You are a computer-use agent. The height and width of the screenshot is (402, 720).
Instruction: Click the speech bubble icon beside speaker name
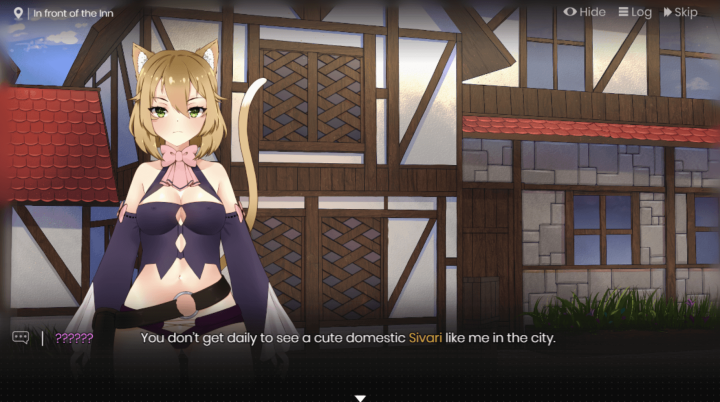tap(20, 337)
